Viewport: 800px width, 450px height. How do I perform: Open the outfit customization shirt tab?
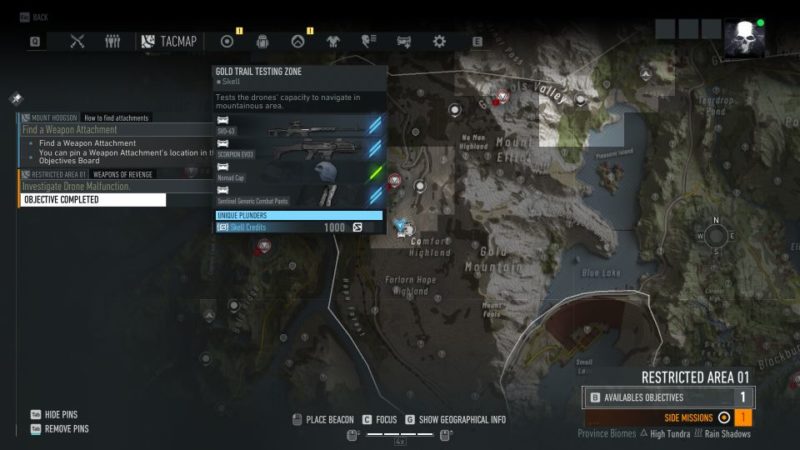pos(333,41)
